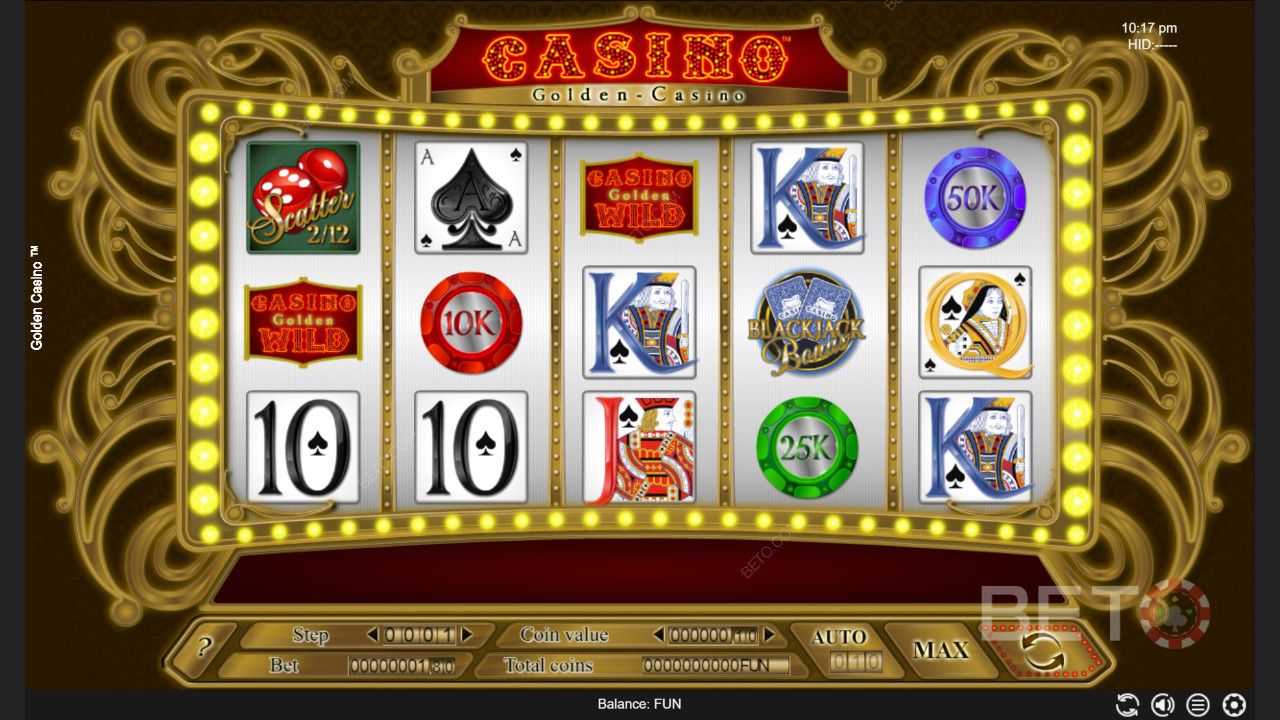Open the help panel via question mark icon

204,648
